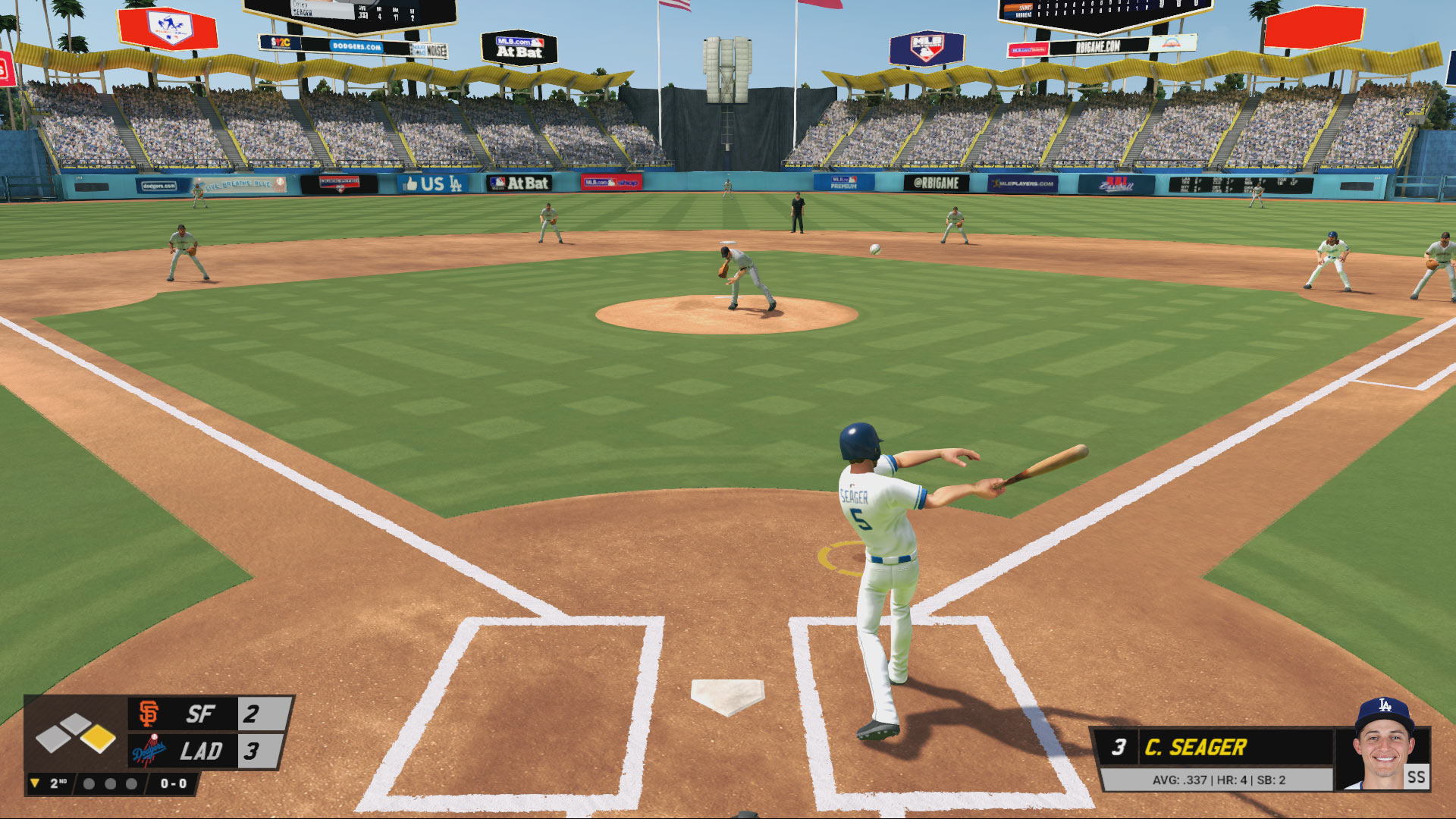Click the base runners diamond indicator
This screenshot has width=1456, height=819.
tap(76, 733)
